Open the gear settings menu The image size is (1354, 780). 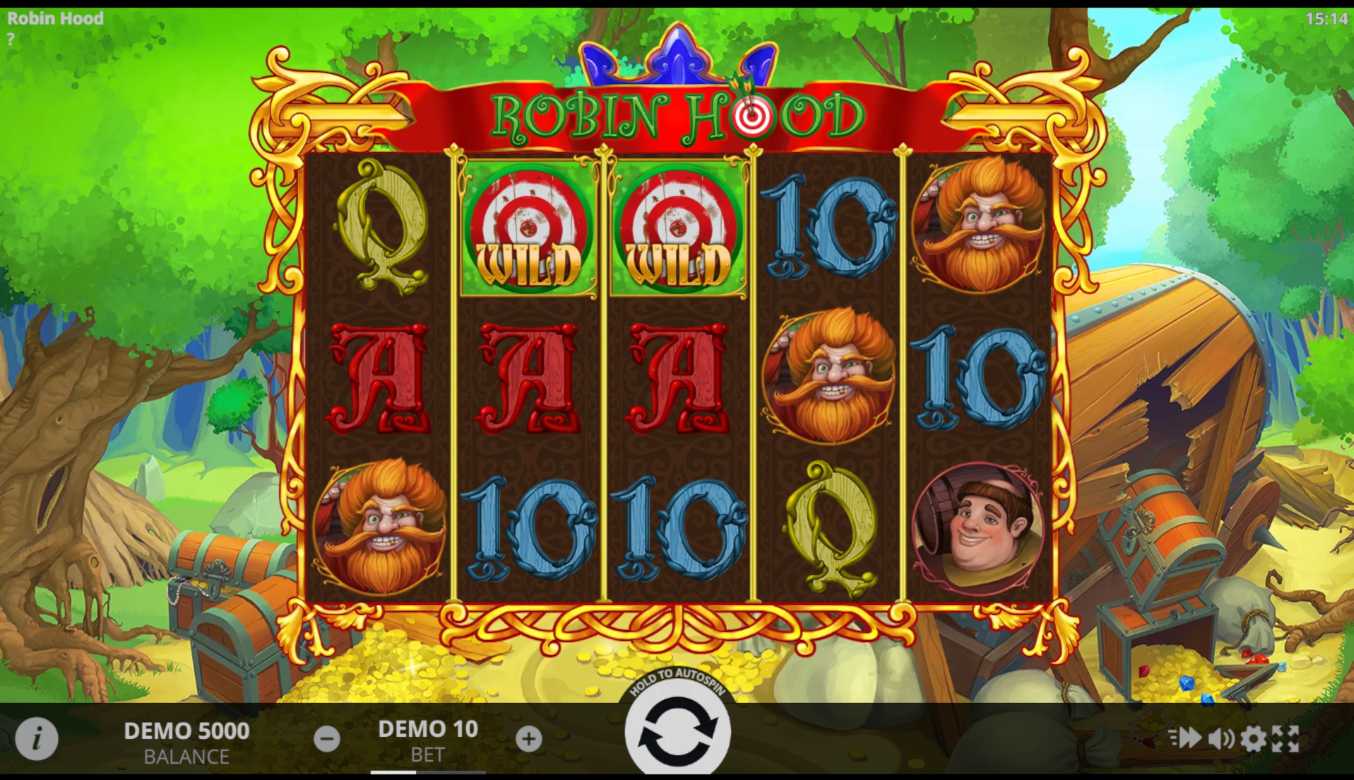tap(1253, 739)
